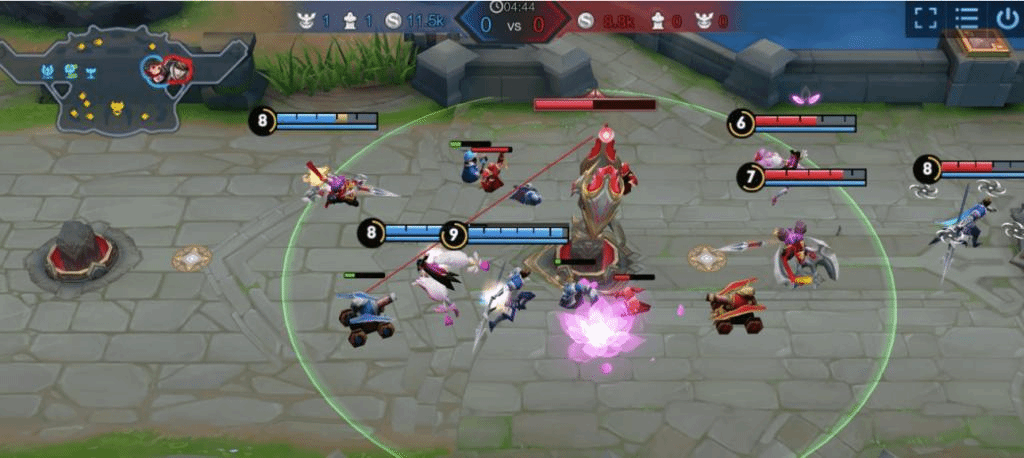Select the blue-bordered hero portrait on minimap
This screenshot has width=1024, height=458.
(x=155, y=69)
